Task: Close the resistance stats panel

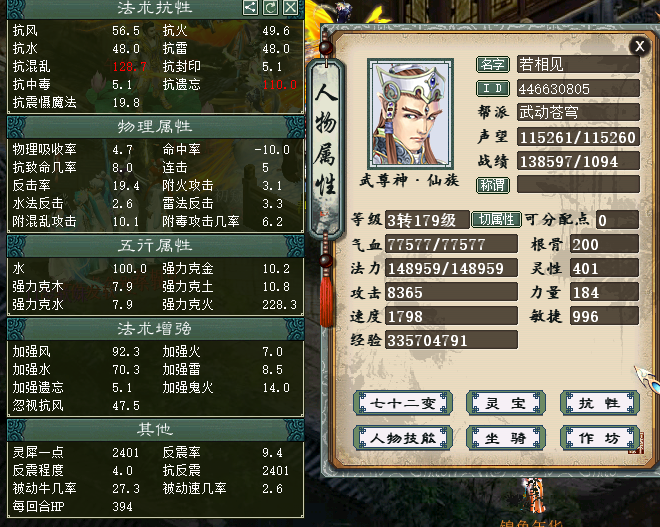Action: coord(290,8)
